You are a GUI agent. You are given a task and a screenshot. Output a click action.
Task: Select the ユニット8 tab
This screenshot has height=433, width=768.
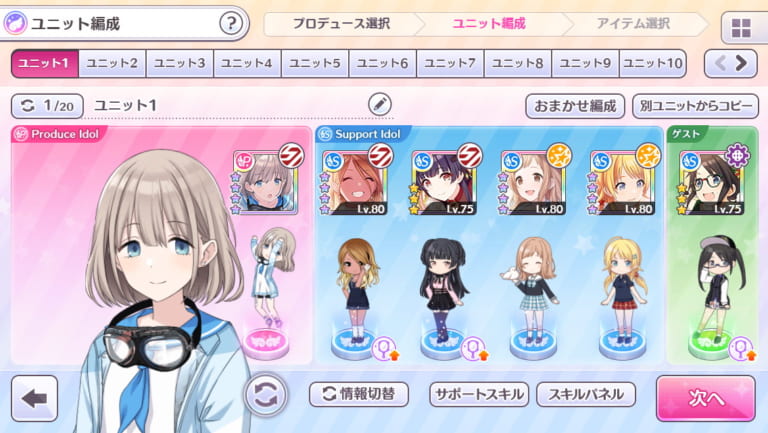click(x=518, y=64)
